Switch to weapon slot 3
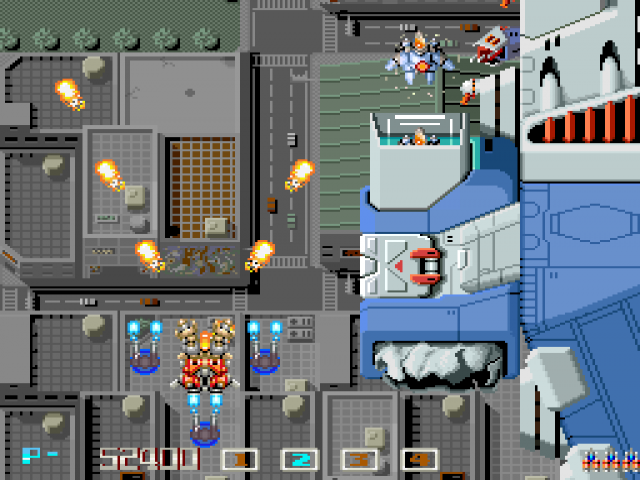Image resolution: width=640 pixels, height=480 pixels. (359, 460)
